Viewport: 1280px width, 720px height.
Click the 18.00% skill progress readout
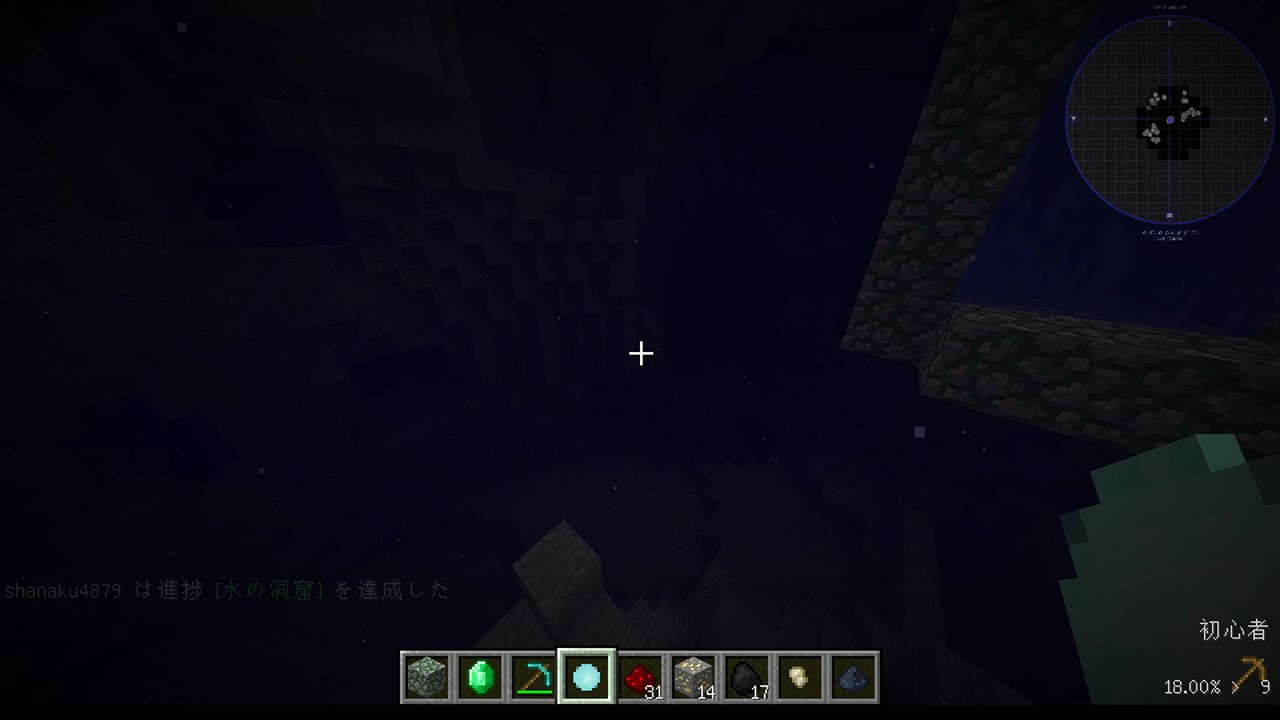click(1191, 687)
